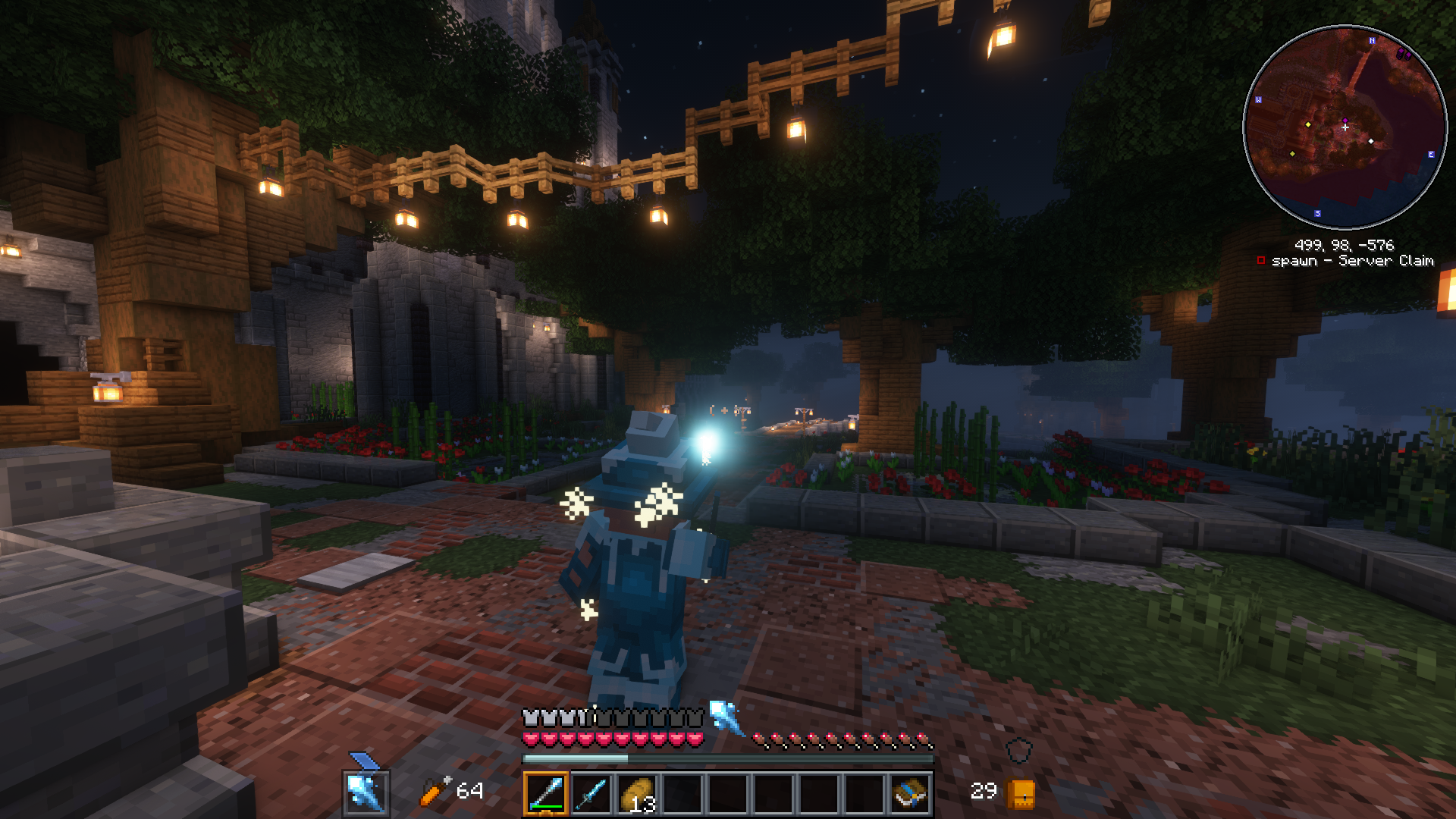The image size is (1456, 819).
Task: Select the blue-banded book hotbar slot
Action: click(x=910, y=794)
